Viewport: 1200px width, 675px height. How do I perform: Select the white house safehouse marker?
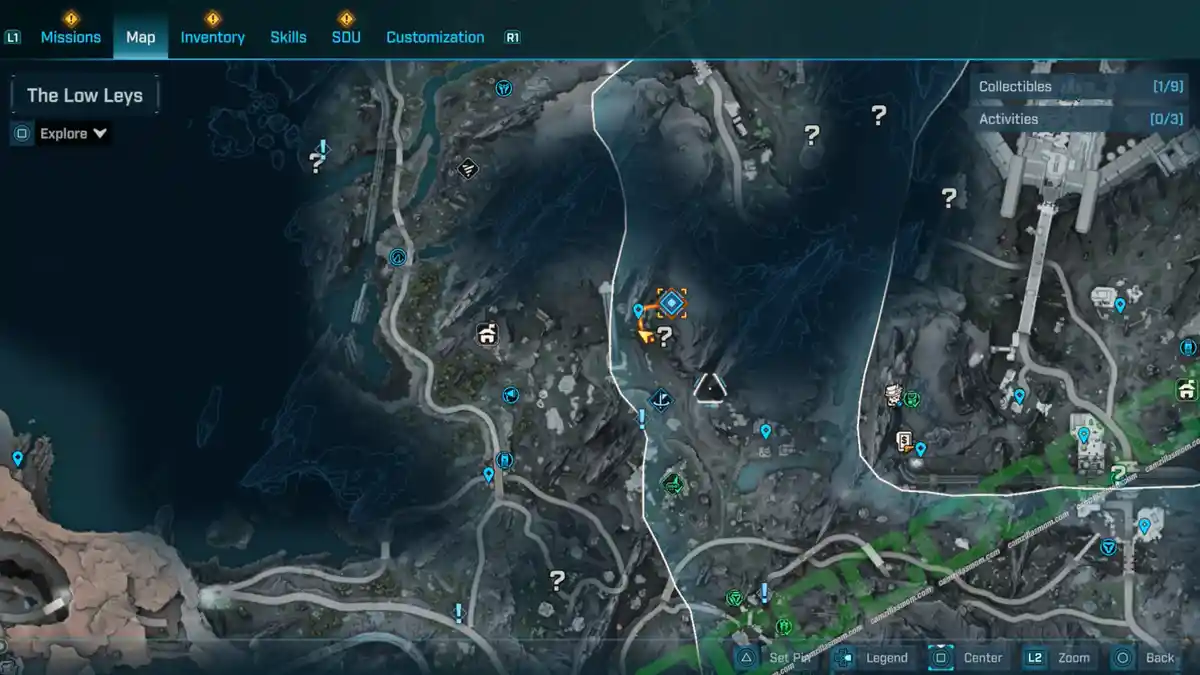(x=487, y=334)
